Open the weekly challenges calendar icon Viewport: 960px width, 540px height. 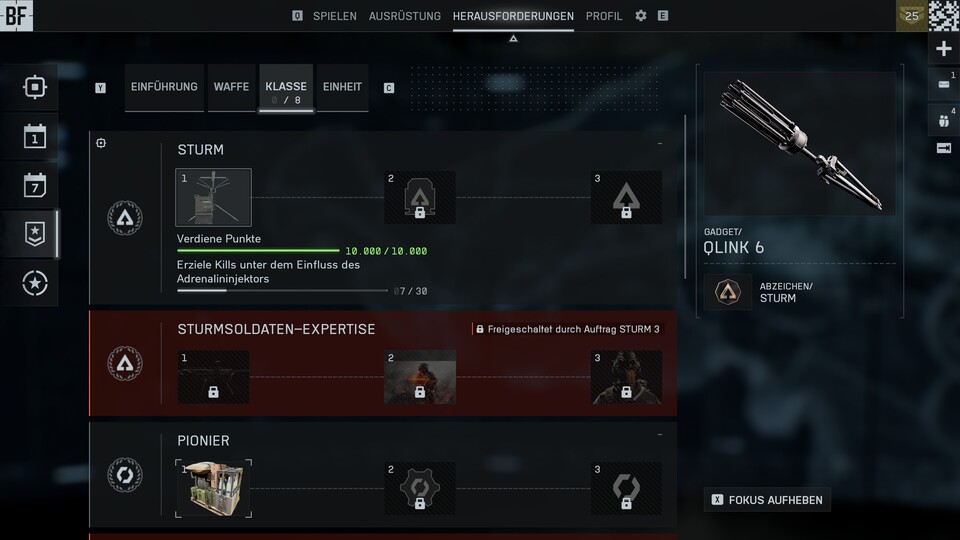[35, 185]
